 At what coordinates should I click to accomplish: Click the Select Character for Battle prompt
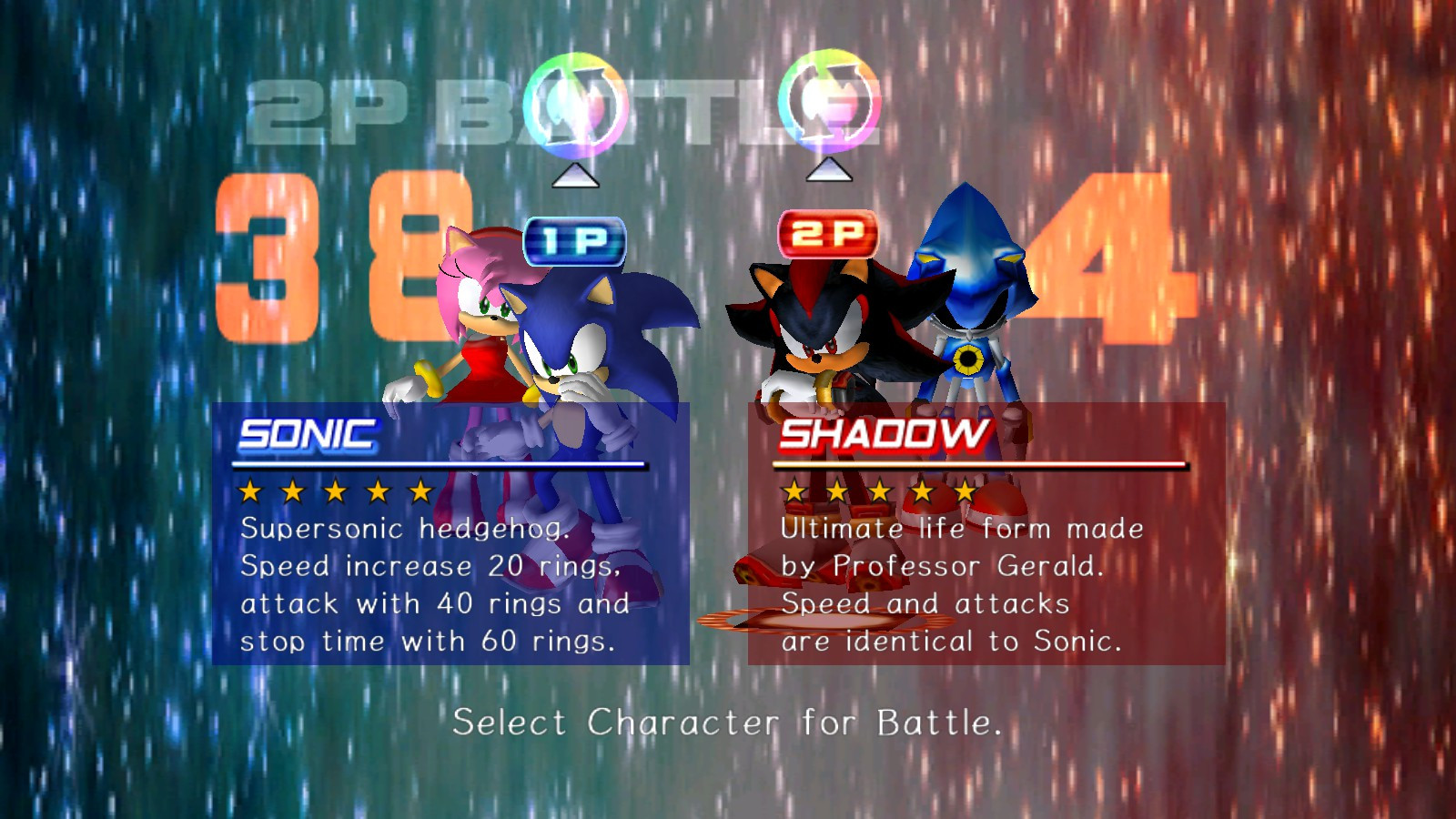728,723
